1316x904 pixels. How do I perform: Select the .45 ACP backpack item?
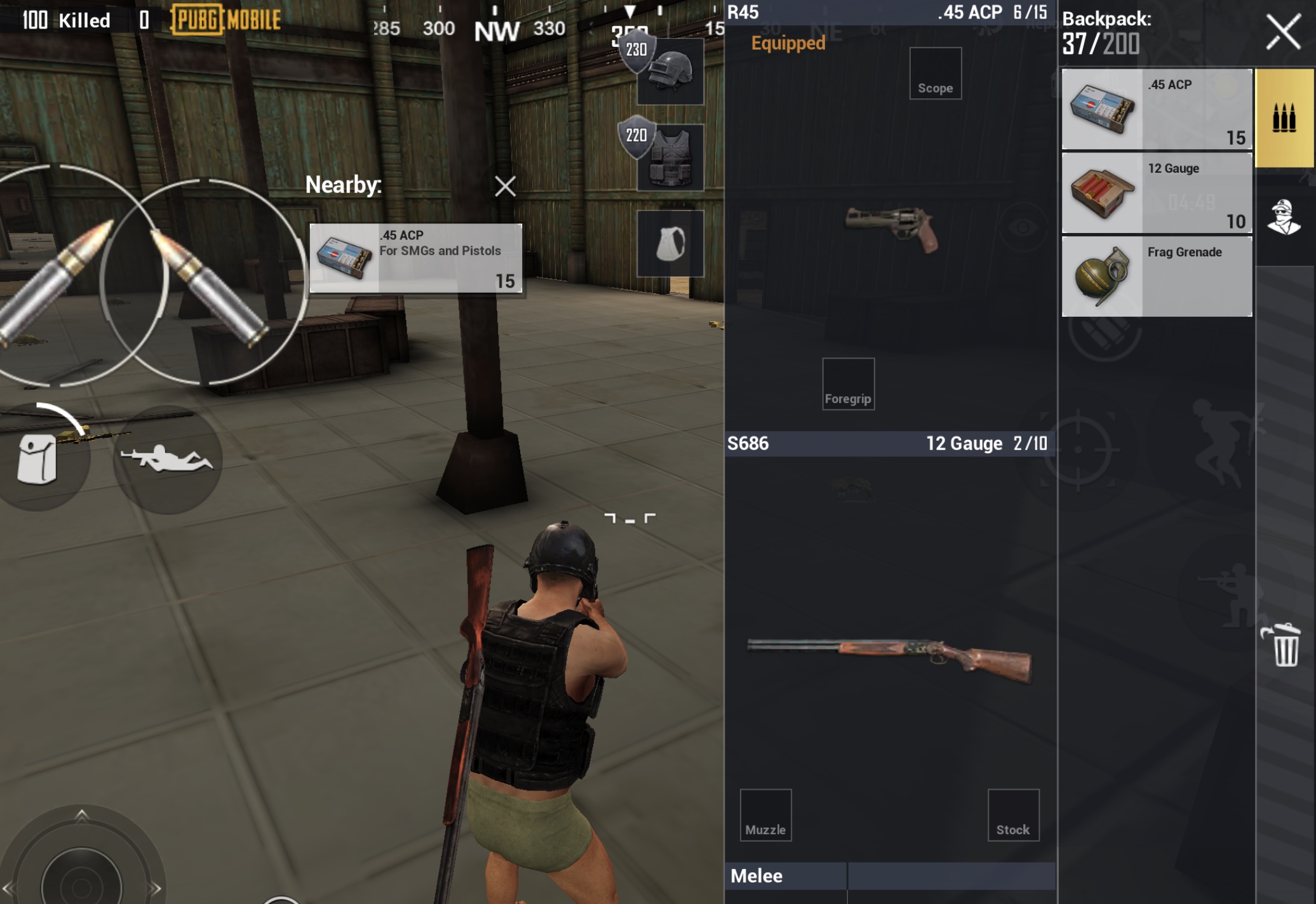(1157, 109)
